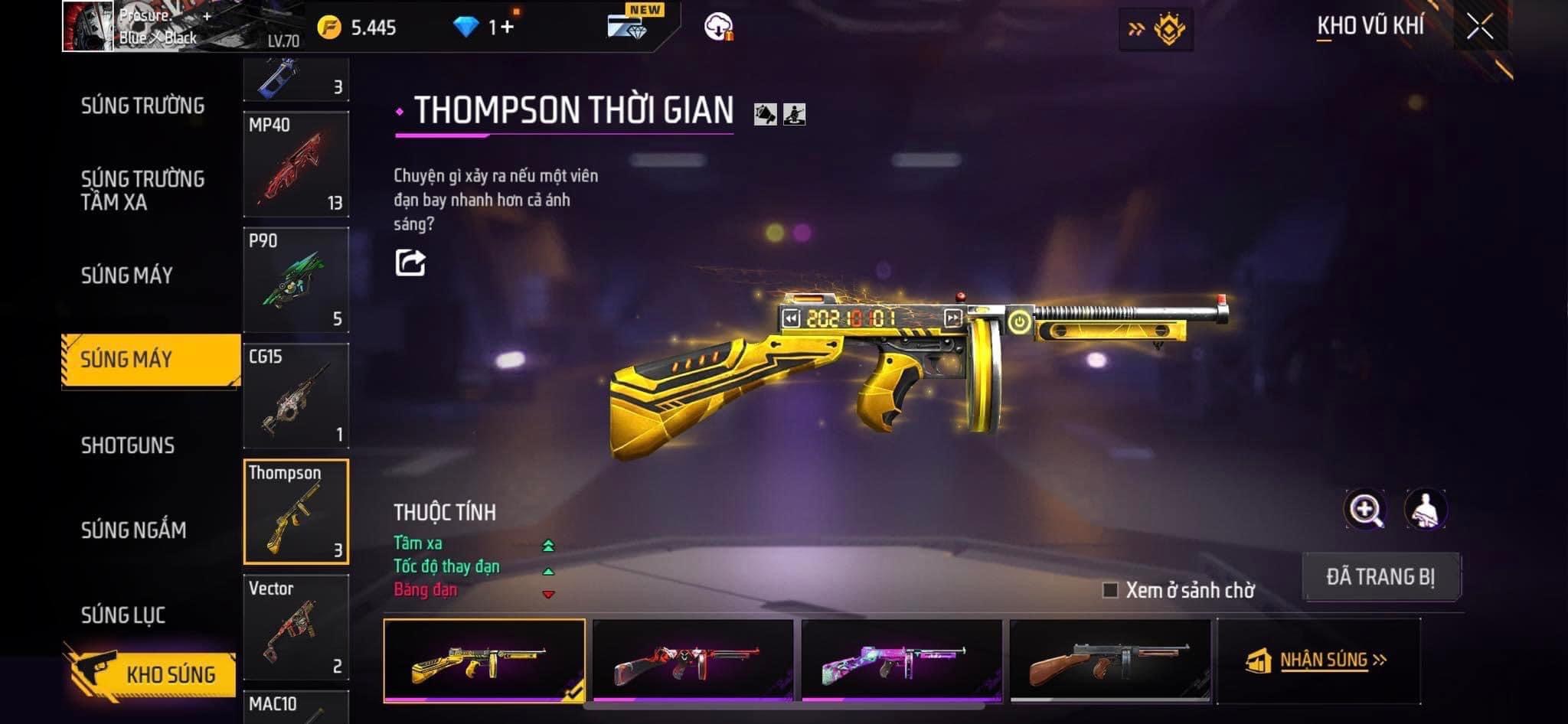Switch to the Súng Ngắm category
This screenshot has width=1568, height=724.
point(134,530)
